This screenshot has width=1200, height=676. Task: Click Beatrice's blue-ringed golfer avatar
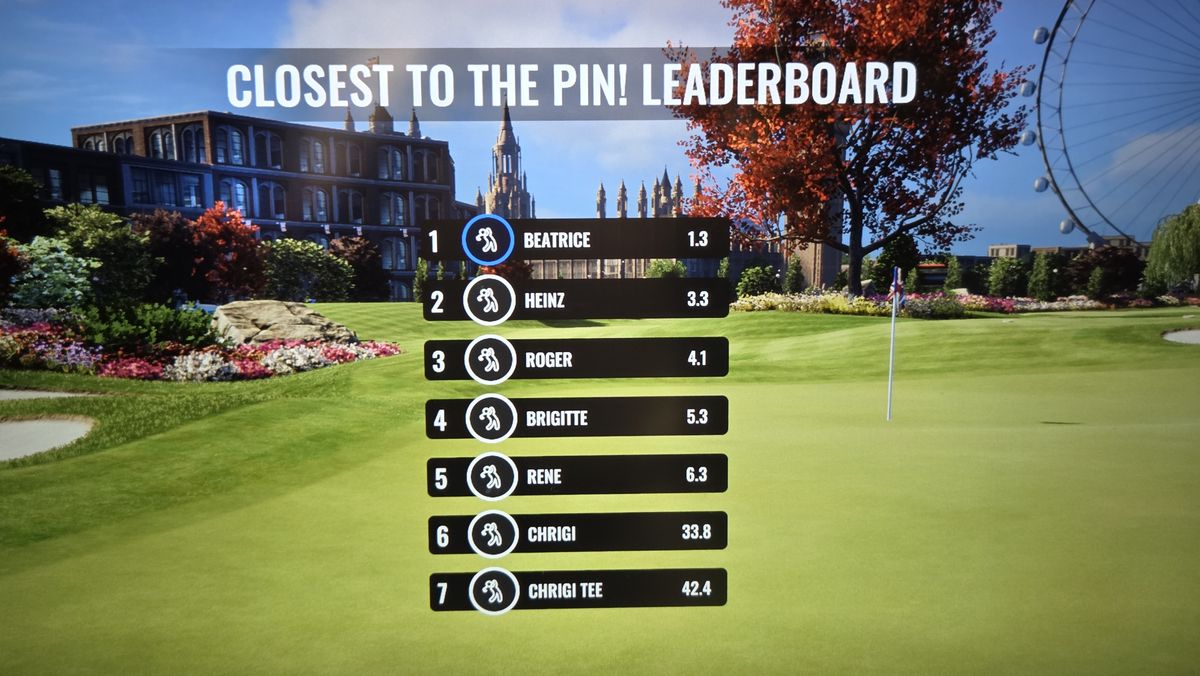click(x=488, y=240)
